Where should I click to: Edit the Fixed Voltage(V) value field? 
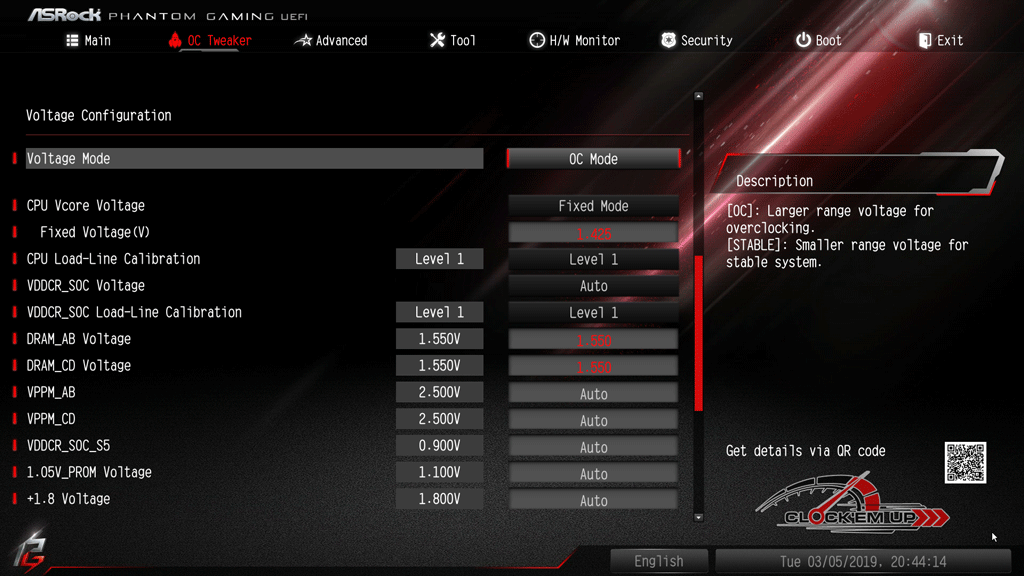point(593,233)
